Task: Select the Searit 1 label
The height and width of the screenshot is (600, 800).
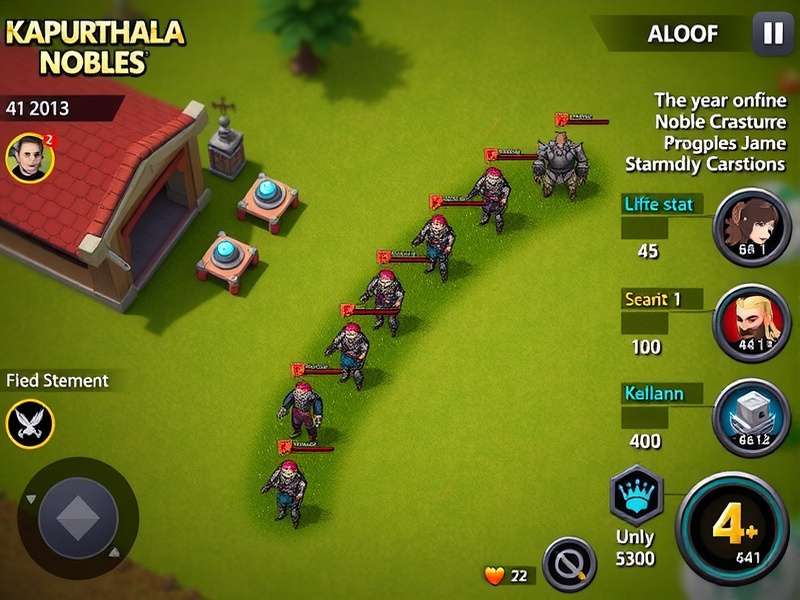Action: (653, 299)
